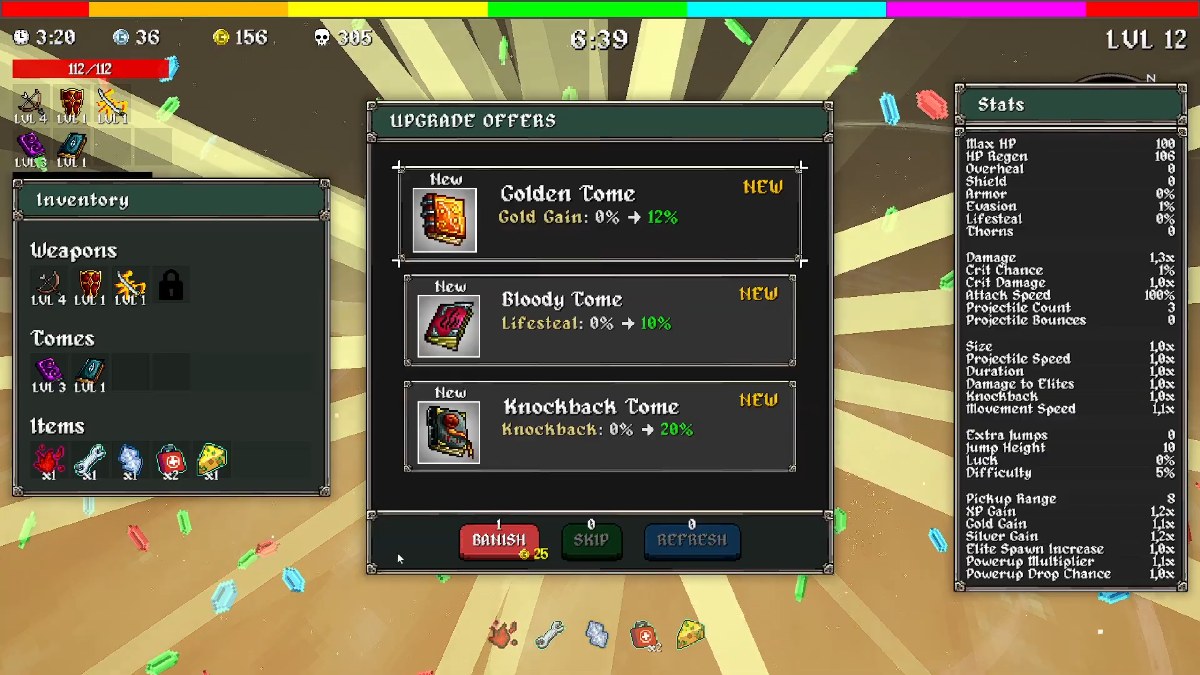Select the Bloody Tome lifesteal upgrade
The image size is (1200, 675).
coord(600,321)
